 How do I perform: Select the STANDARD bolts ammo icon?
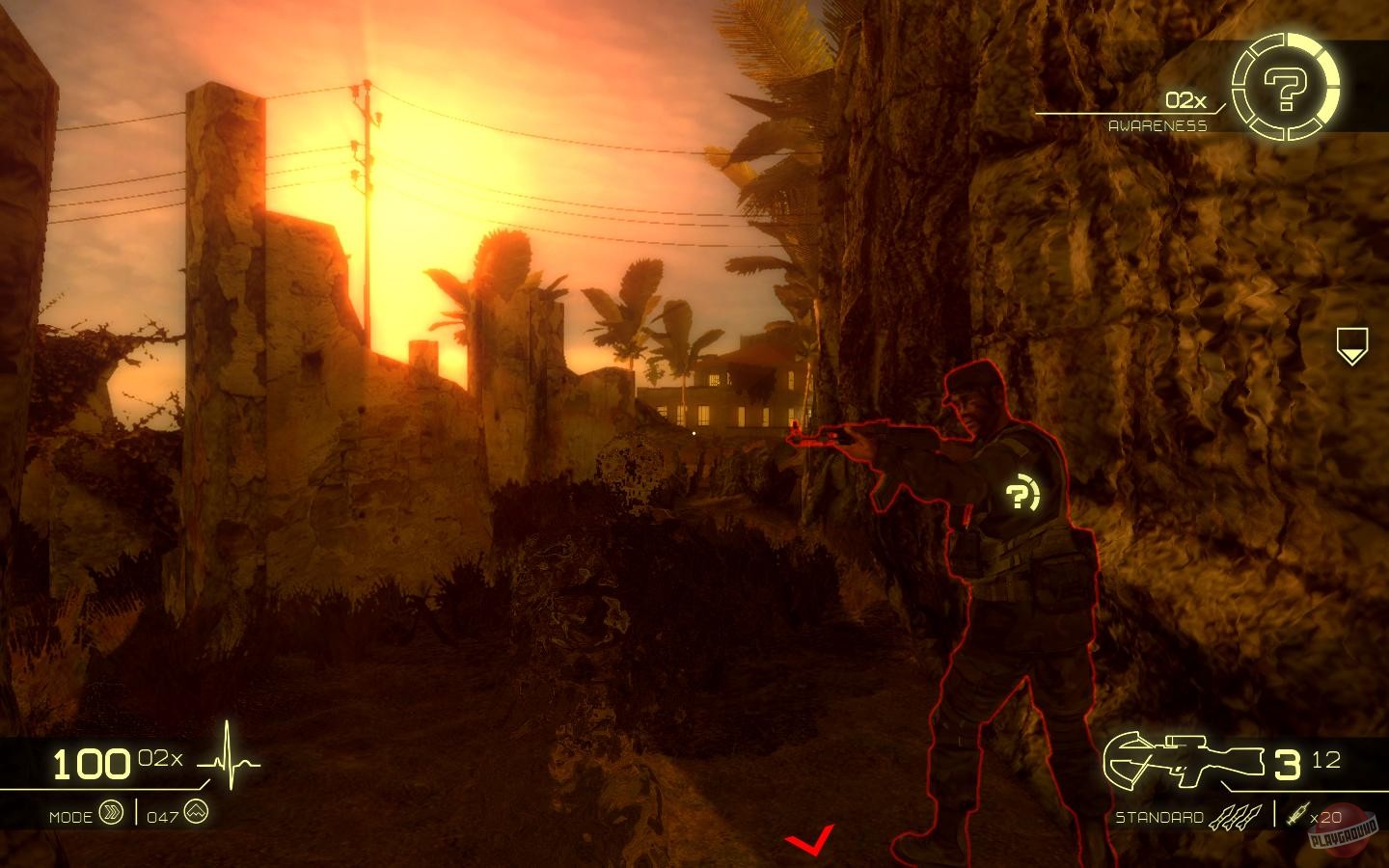click(x=1238, y=815)
